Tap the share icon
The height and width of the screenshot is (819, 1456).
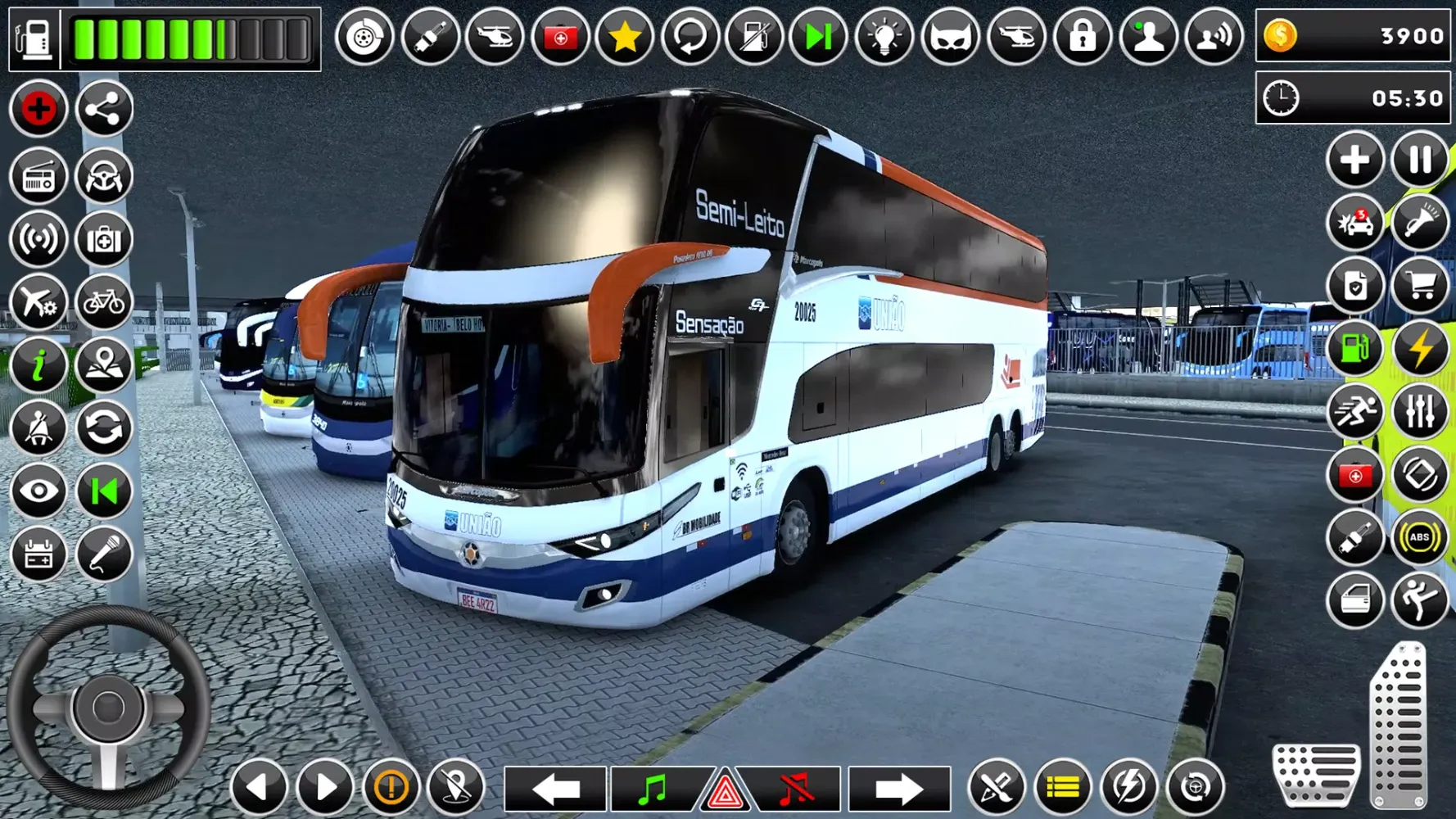coord(104,109)
